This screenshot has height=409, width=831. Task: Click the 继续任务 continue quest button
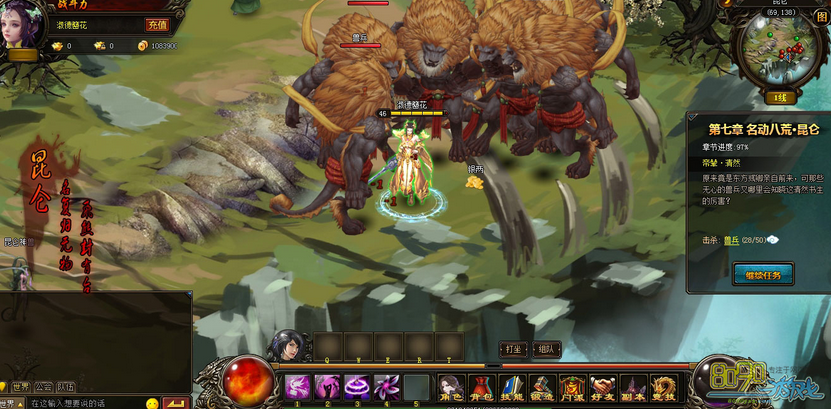pyautogui.click(x=762, y=273)
